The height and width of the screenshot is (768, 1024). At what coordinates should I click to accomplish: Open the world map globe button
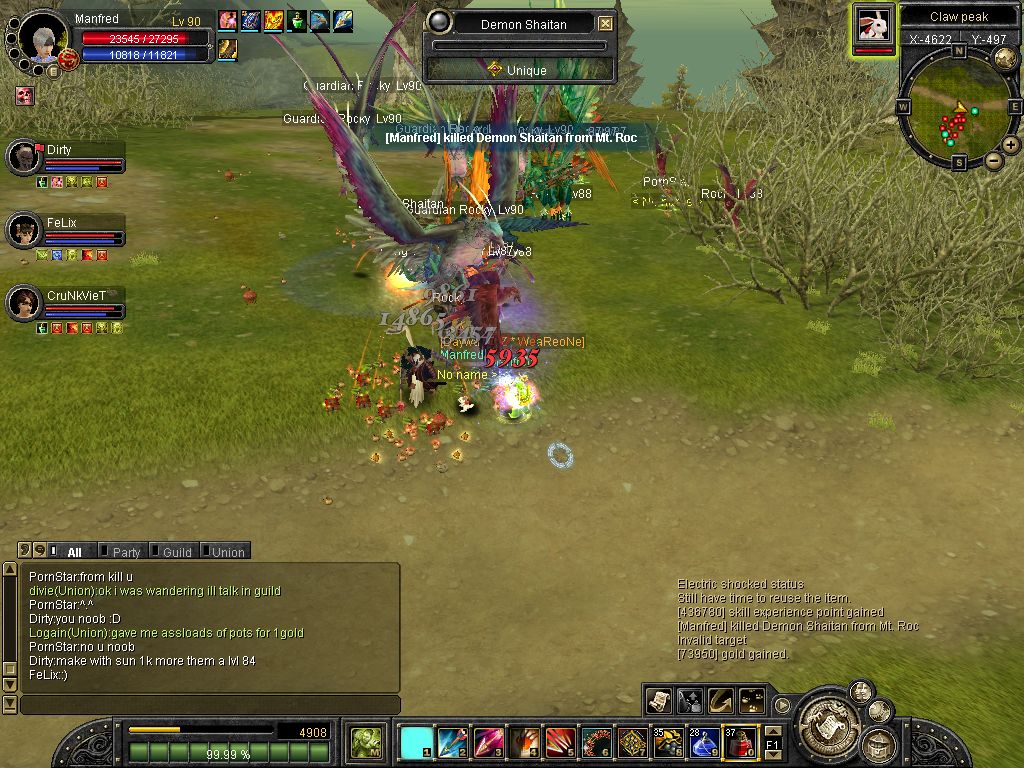pos(1005,57)
